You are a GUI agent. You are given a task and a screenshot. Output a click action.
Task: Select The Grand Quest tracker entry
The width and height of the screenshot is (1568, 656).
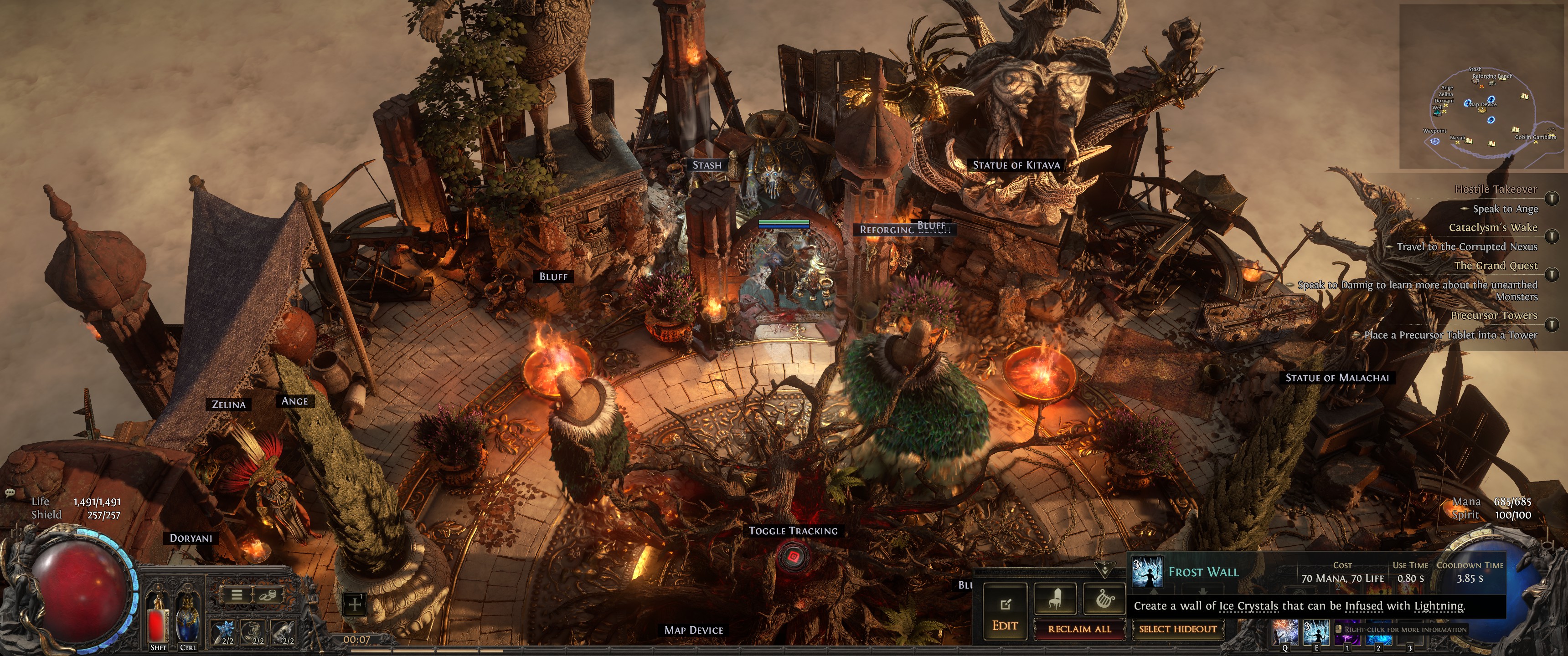coord(1496,266)
